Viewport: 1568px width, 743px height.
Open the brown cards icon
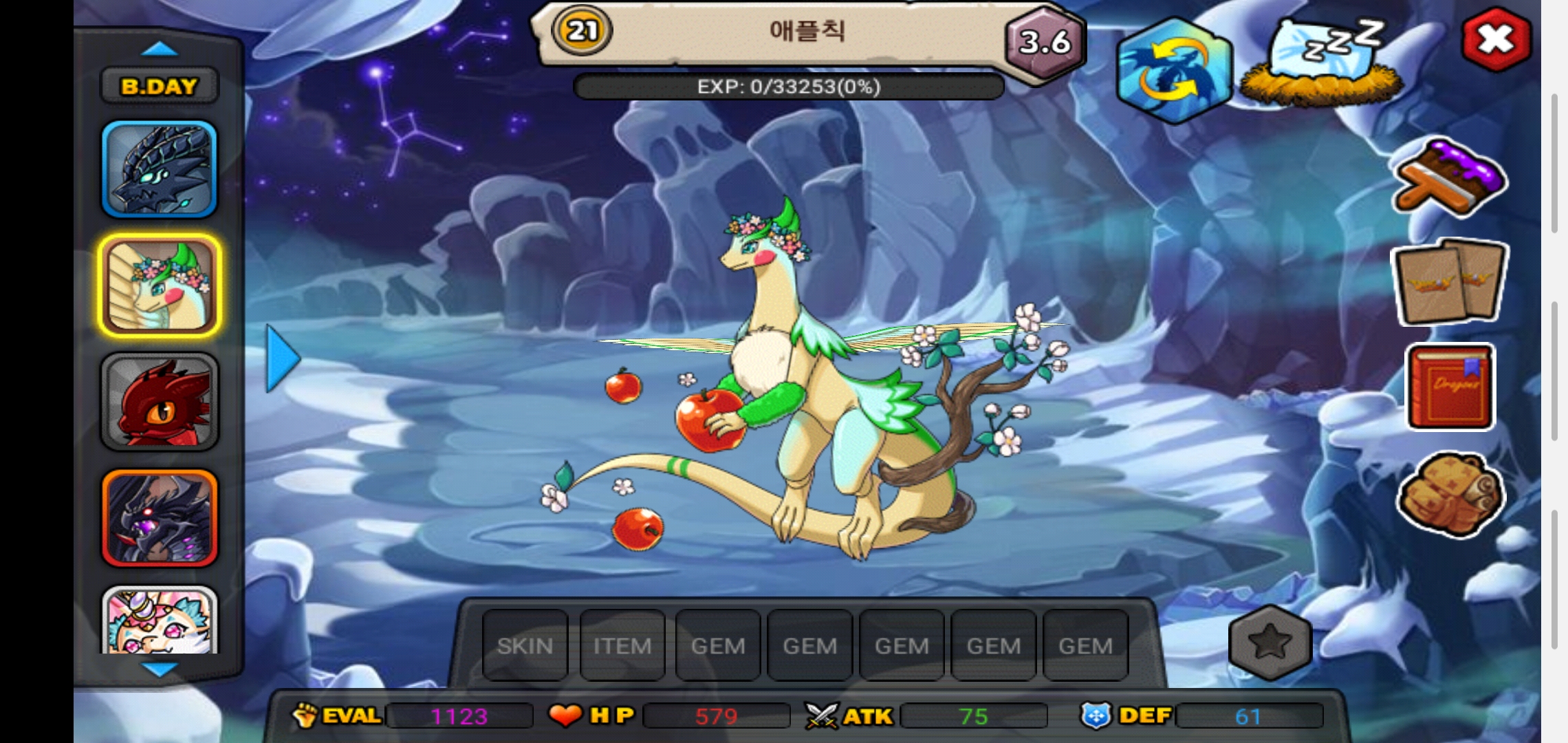point(1450,282)
